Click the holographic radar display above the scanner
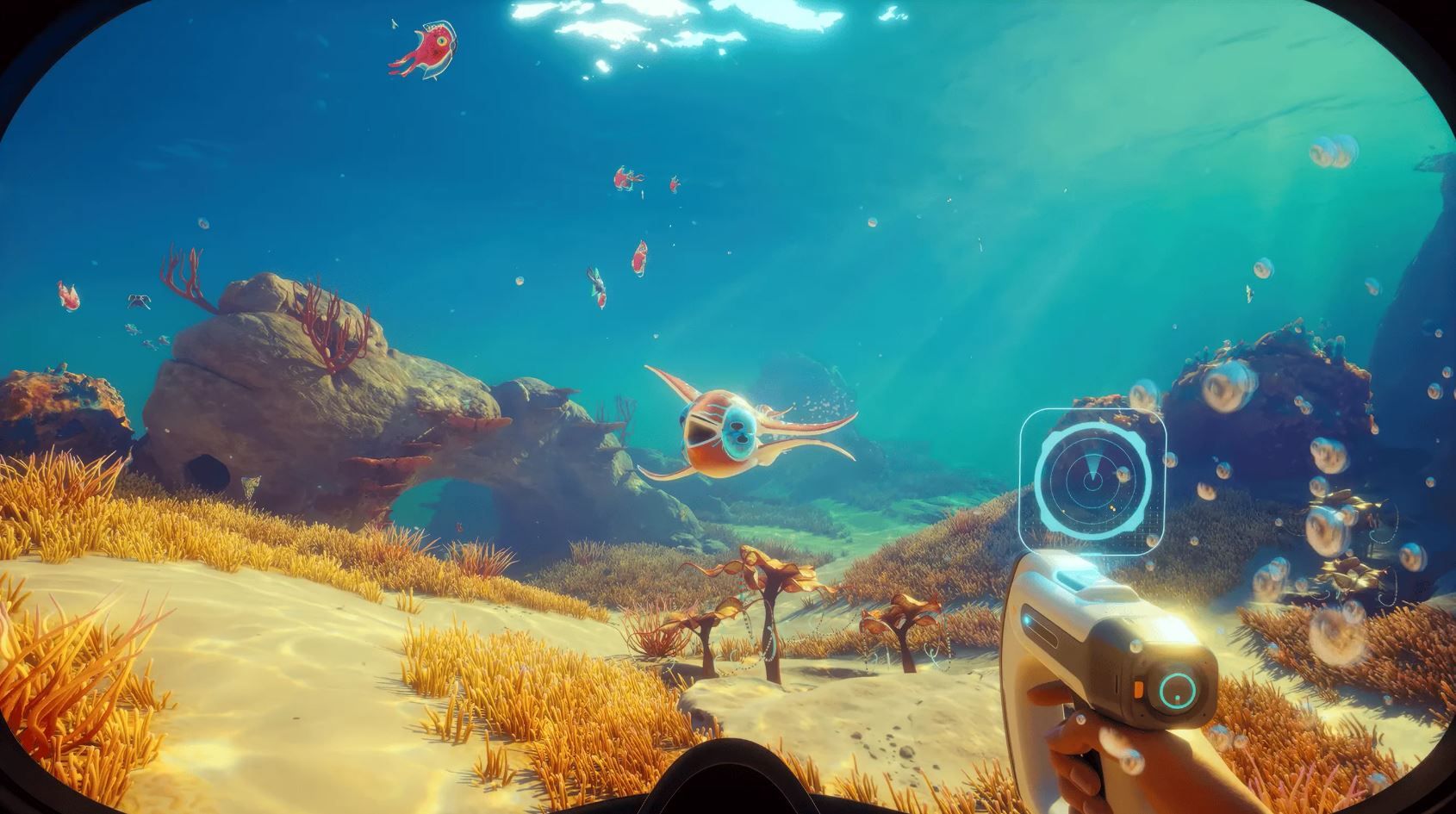This screenshot has height=814, width=1456. pyautogui.click(x=1094, y=476)
